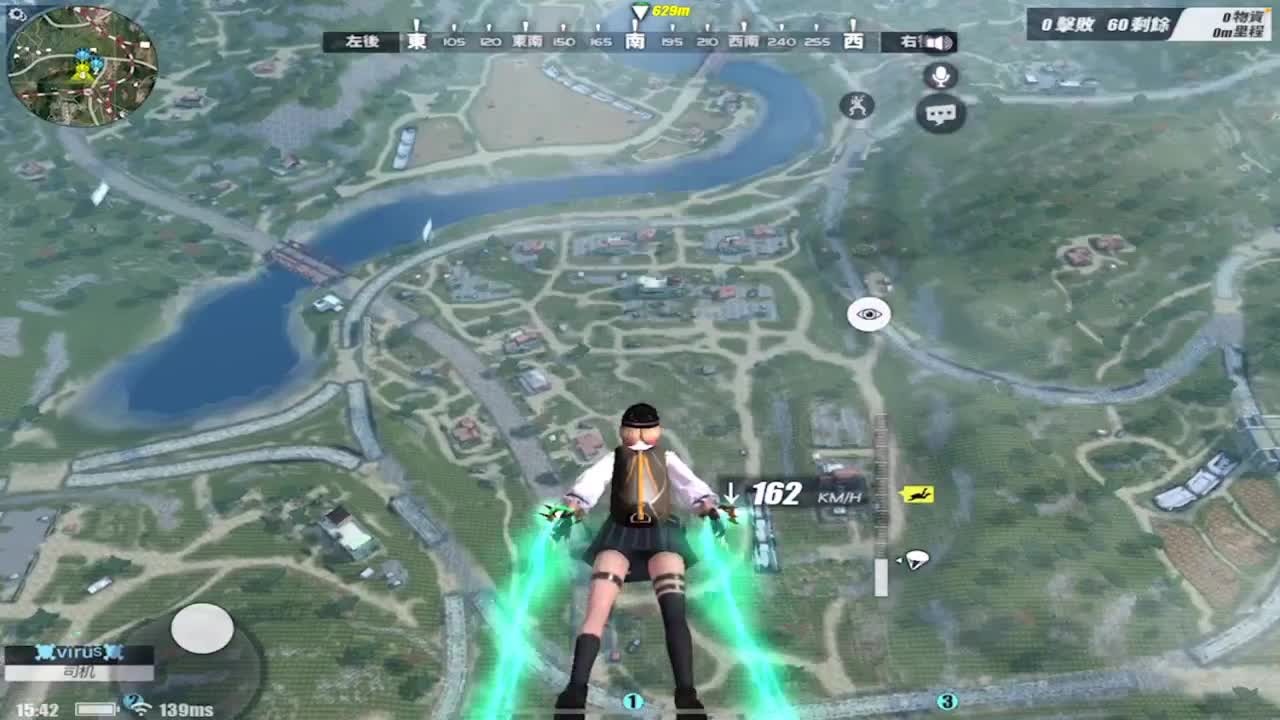Toggle the speaker audio channel button

[x=938, y=43]
